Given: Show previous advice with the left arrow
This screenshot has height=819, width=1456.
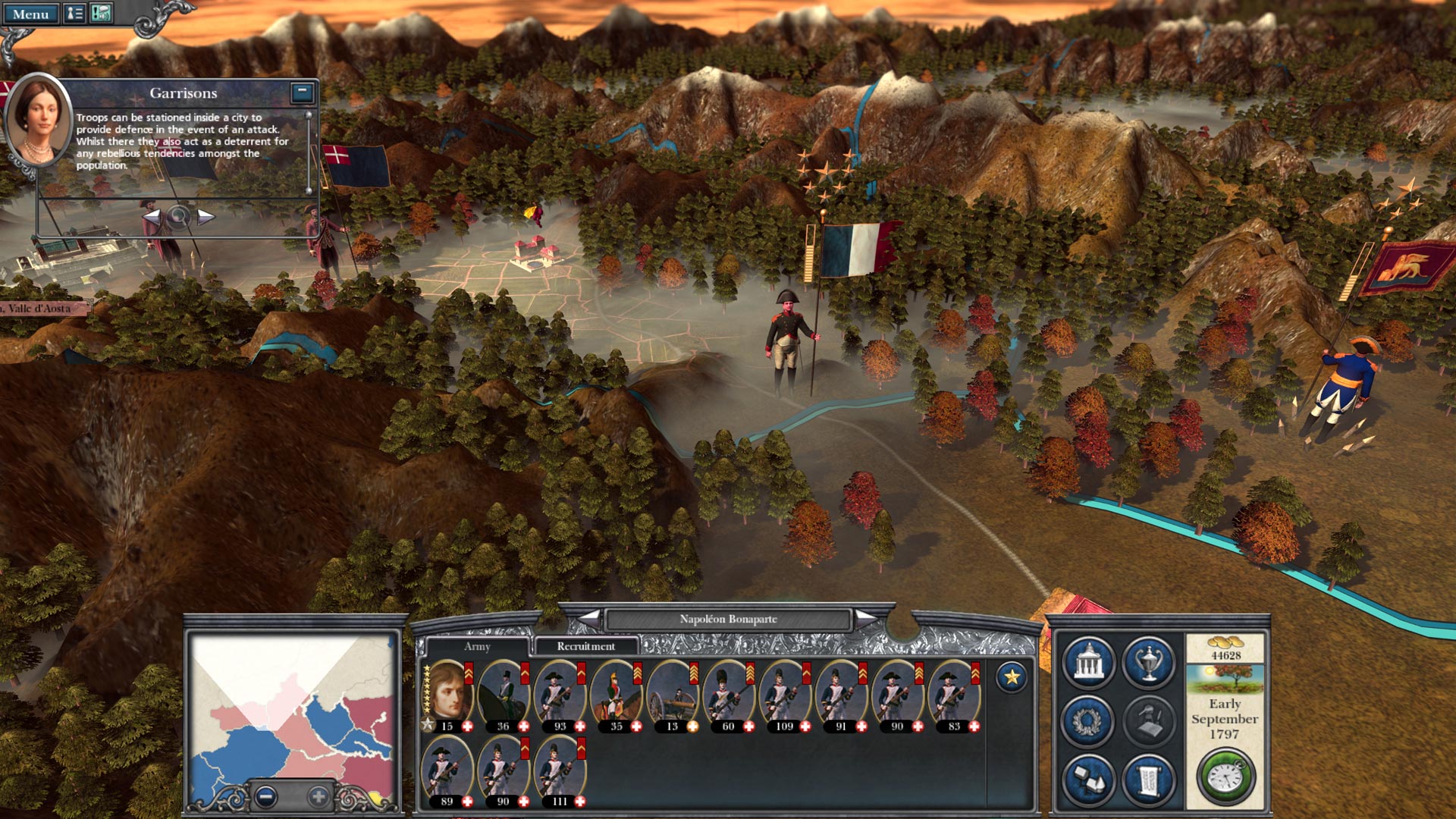Looking at the screenshot, I should [152, 217].
